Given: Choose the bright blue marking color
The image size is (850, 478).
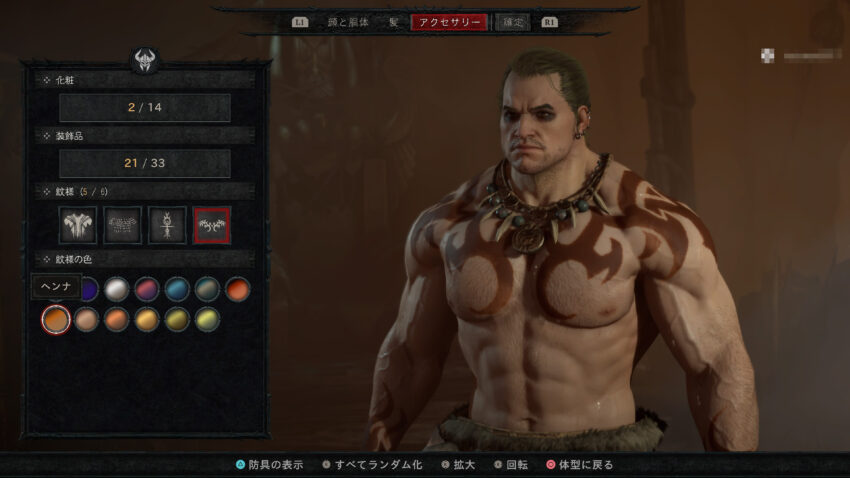Looking at the screenshot, I should tap(177, 290).
